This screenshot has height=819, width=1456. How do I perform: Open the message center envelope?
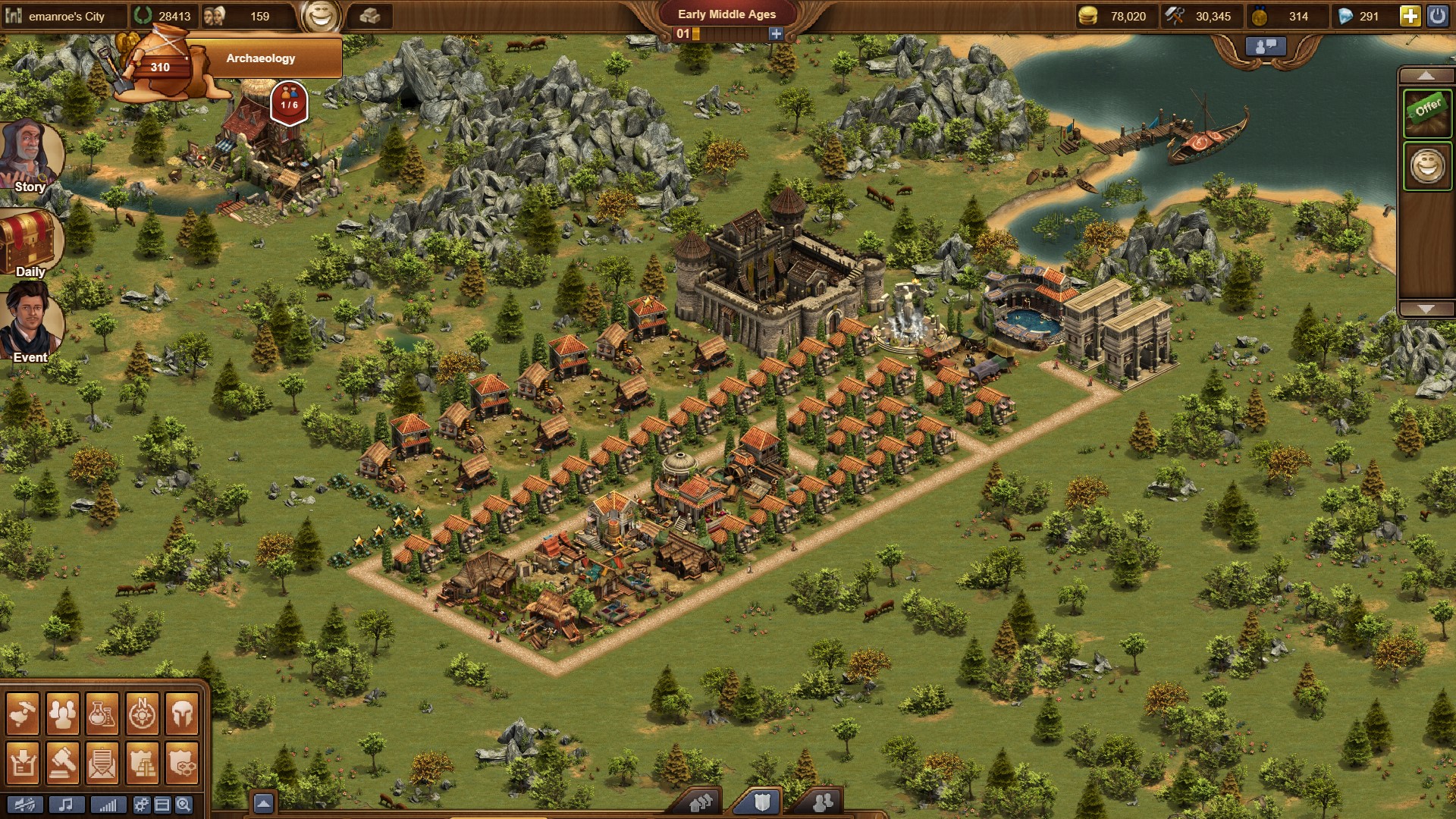click(x=102, y=762)
